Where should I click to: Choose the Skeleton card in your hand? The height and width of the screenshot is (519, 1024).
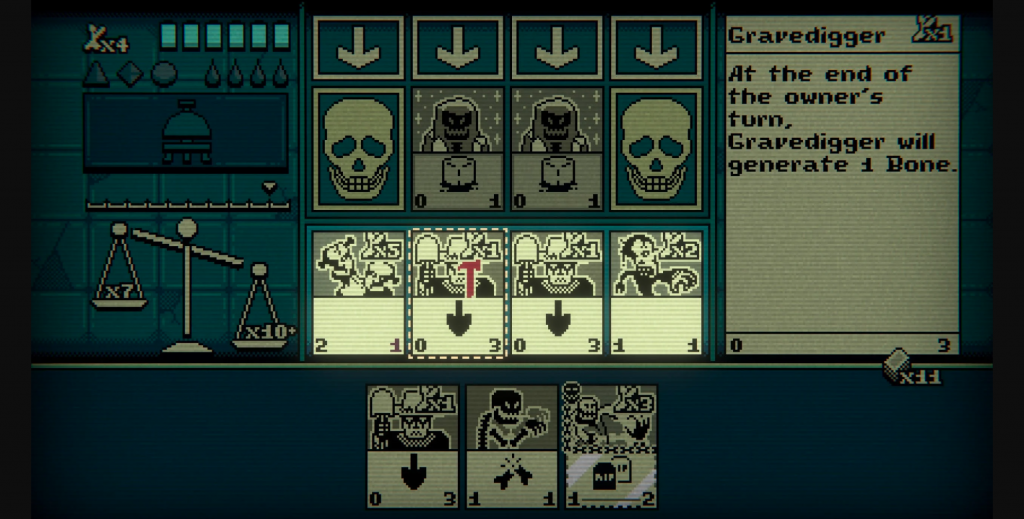[x=511, y=446]
